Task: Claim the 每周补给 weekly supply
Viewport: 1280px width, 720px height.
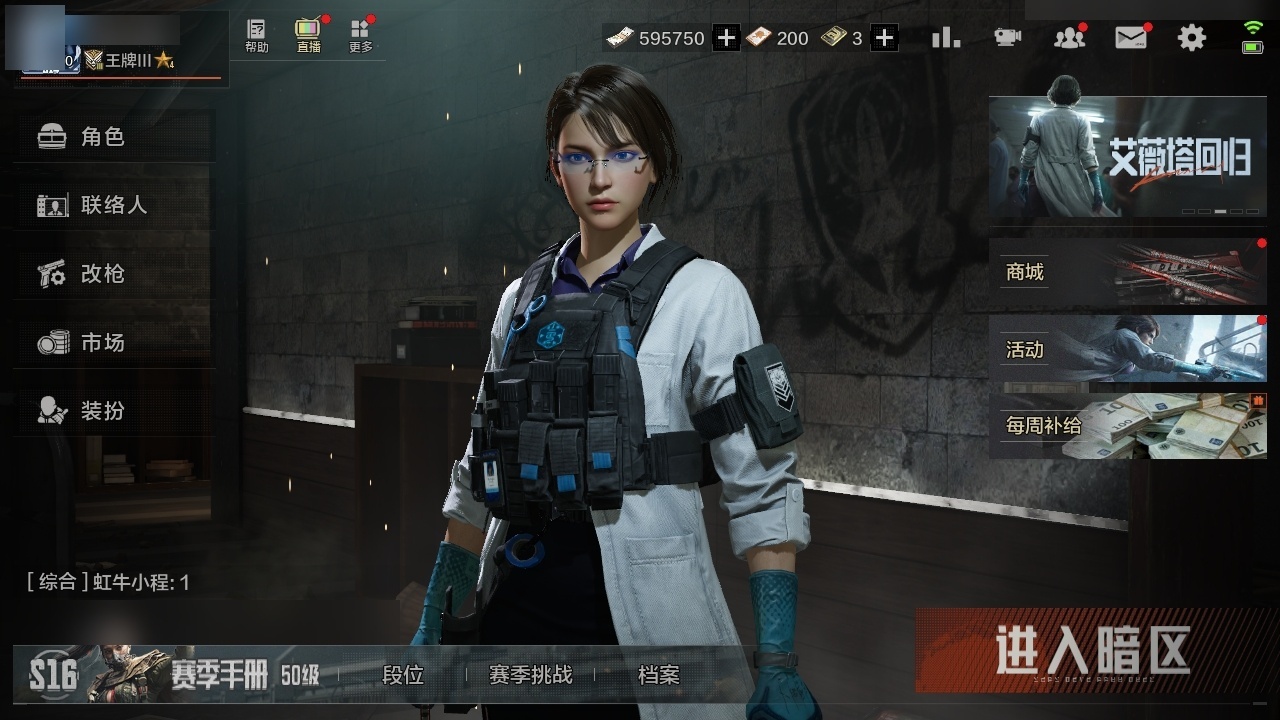Action: (x=1127, y=426)
